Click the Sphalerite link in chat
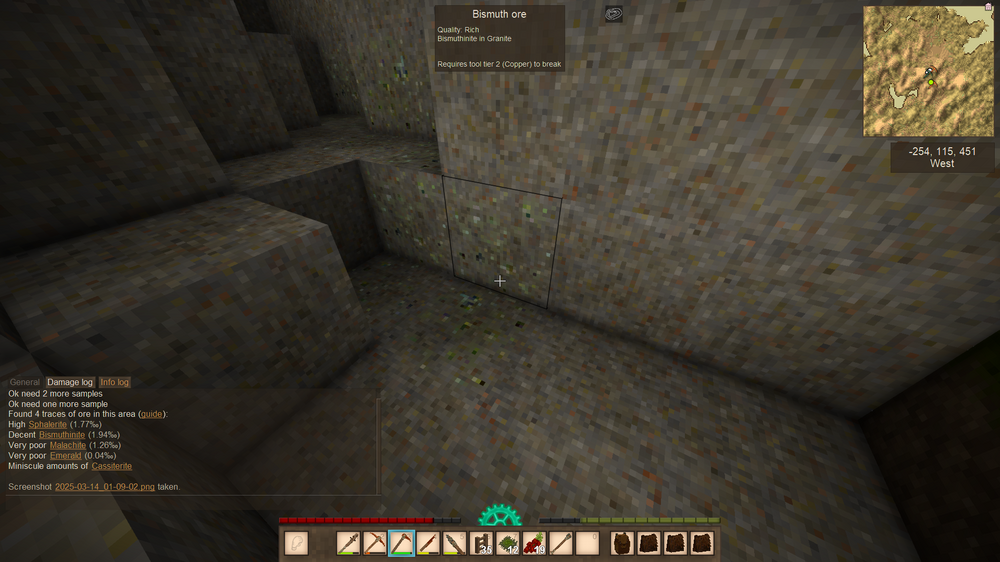1000x562 pixels. [x=48, y=425]
